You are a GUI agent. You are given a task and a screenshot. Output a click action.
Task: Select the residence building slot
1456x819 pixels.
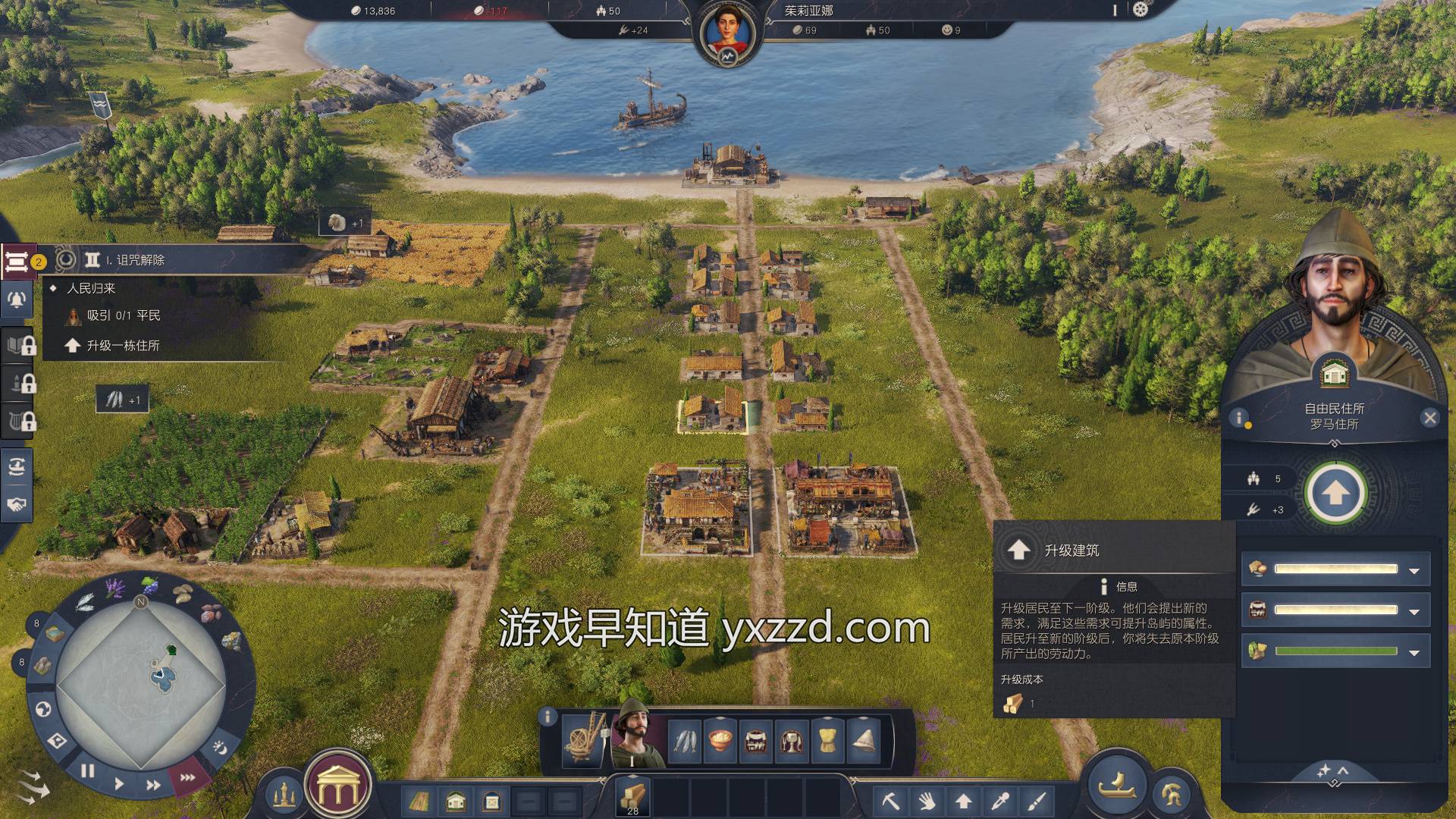click(456, 801)
